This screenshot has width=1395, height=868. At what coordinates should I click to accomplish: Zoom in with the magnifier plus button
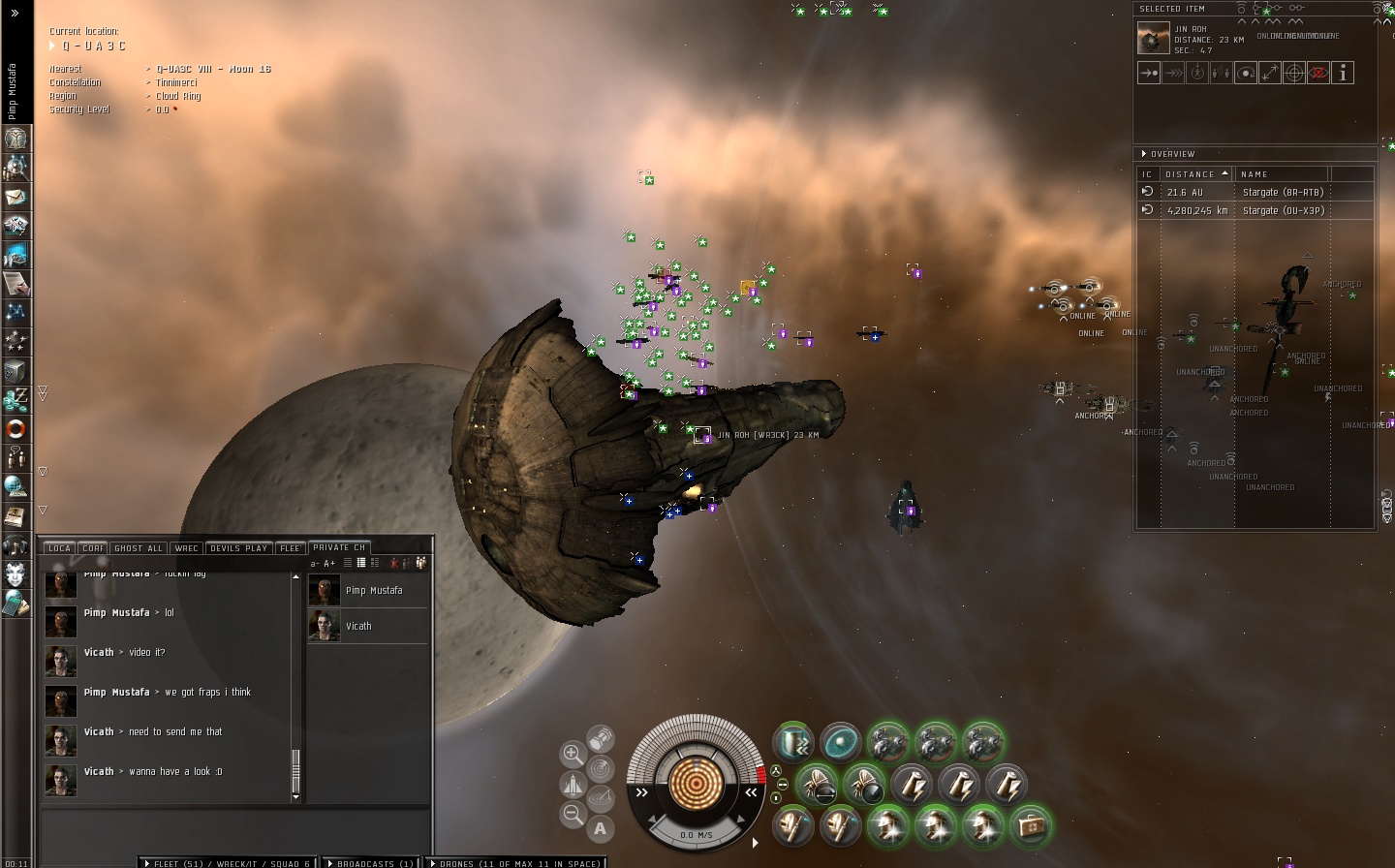point(573,754)
